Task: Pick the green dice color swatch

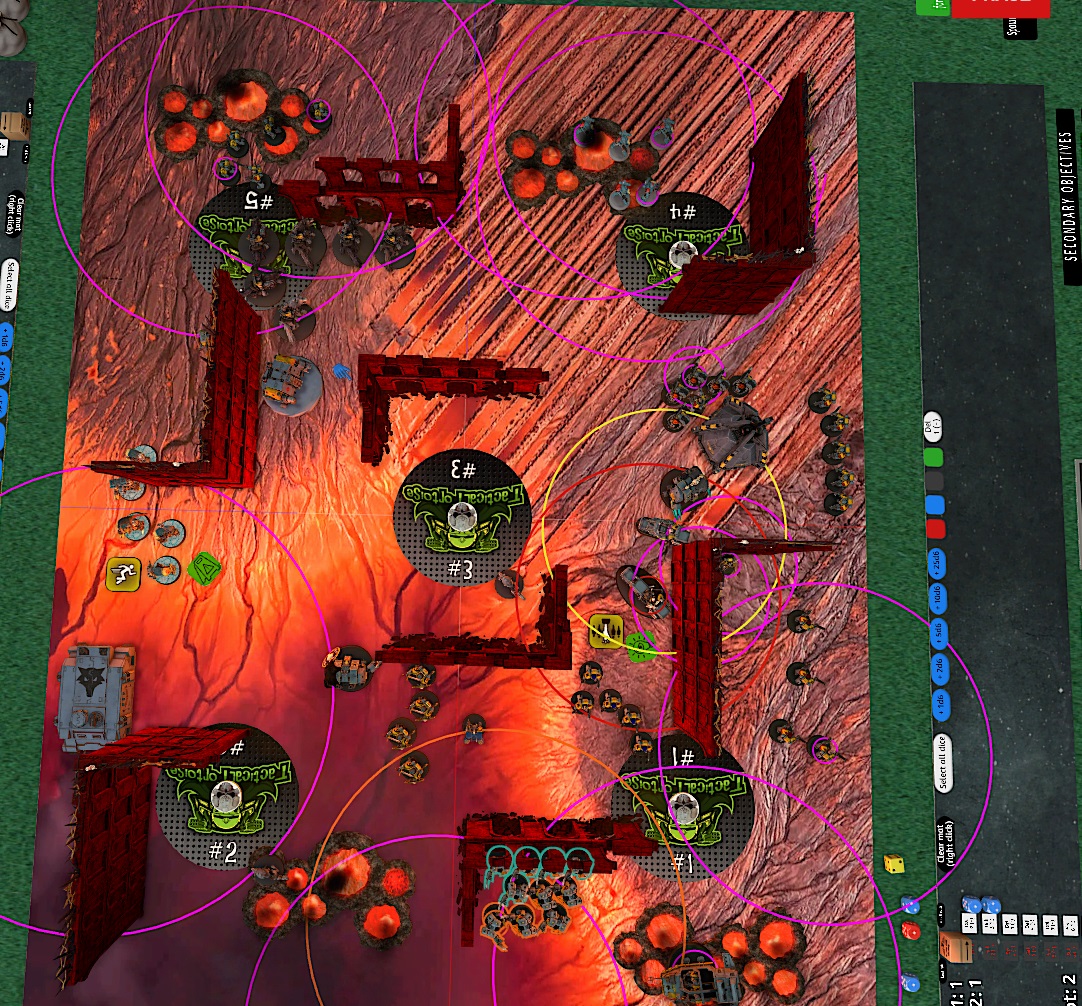Action: coord(935,457)
